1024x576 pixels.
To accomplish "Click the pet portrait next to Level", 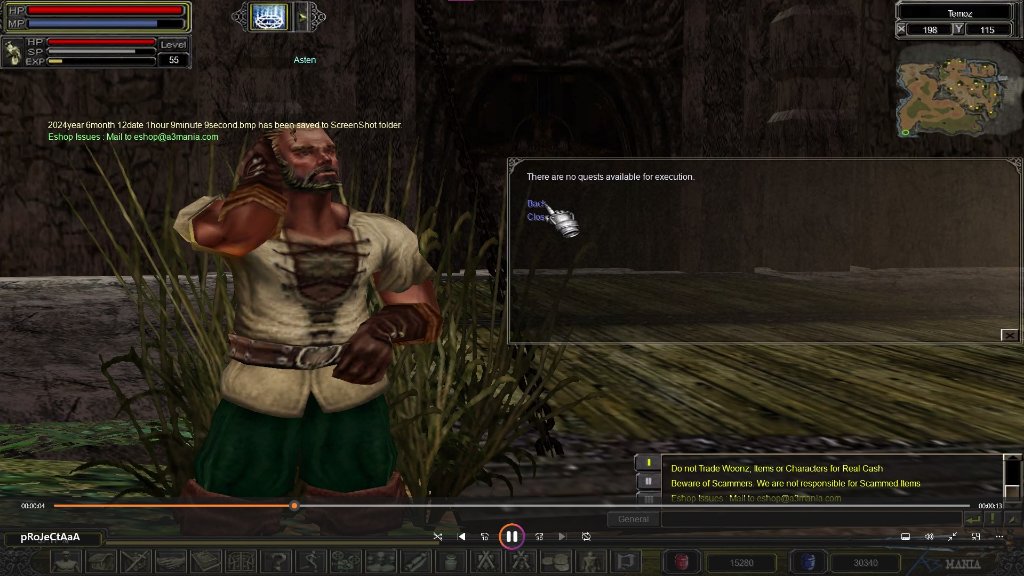I will click(14, 53).
